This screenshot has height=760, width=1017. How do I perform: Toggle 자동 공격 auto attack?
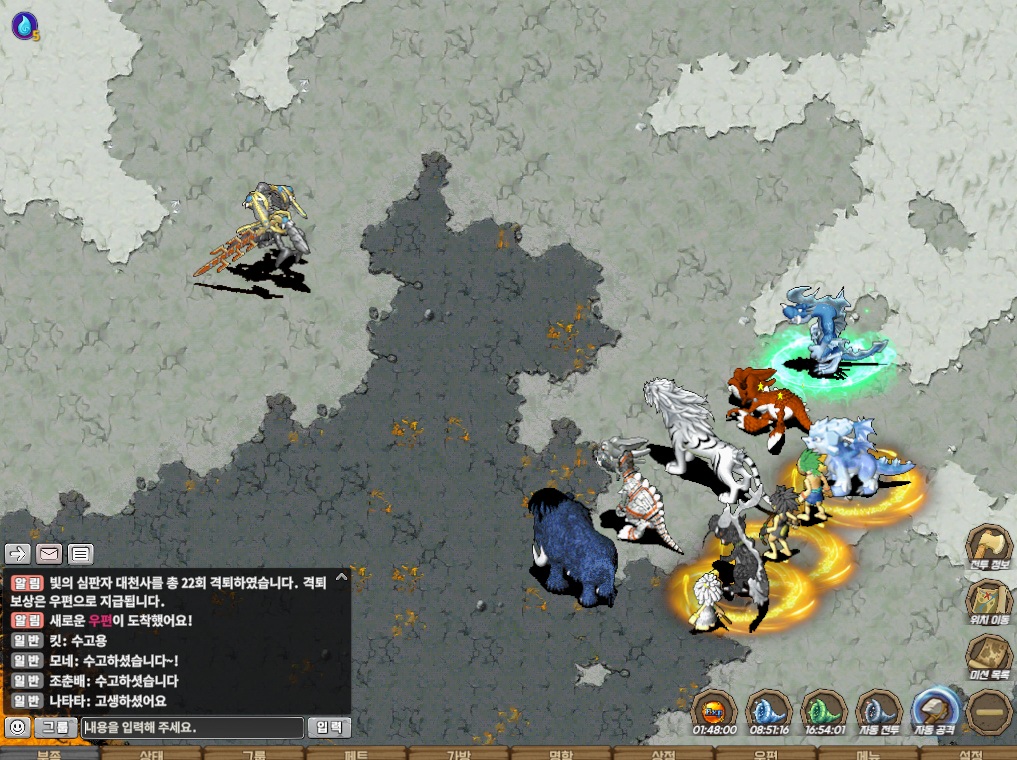pyautogui.click(x=934, y=711)
